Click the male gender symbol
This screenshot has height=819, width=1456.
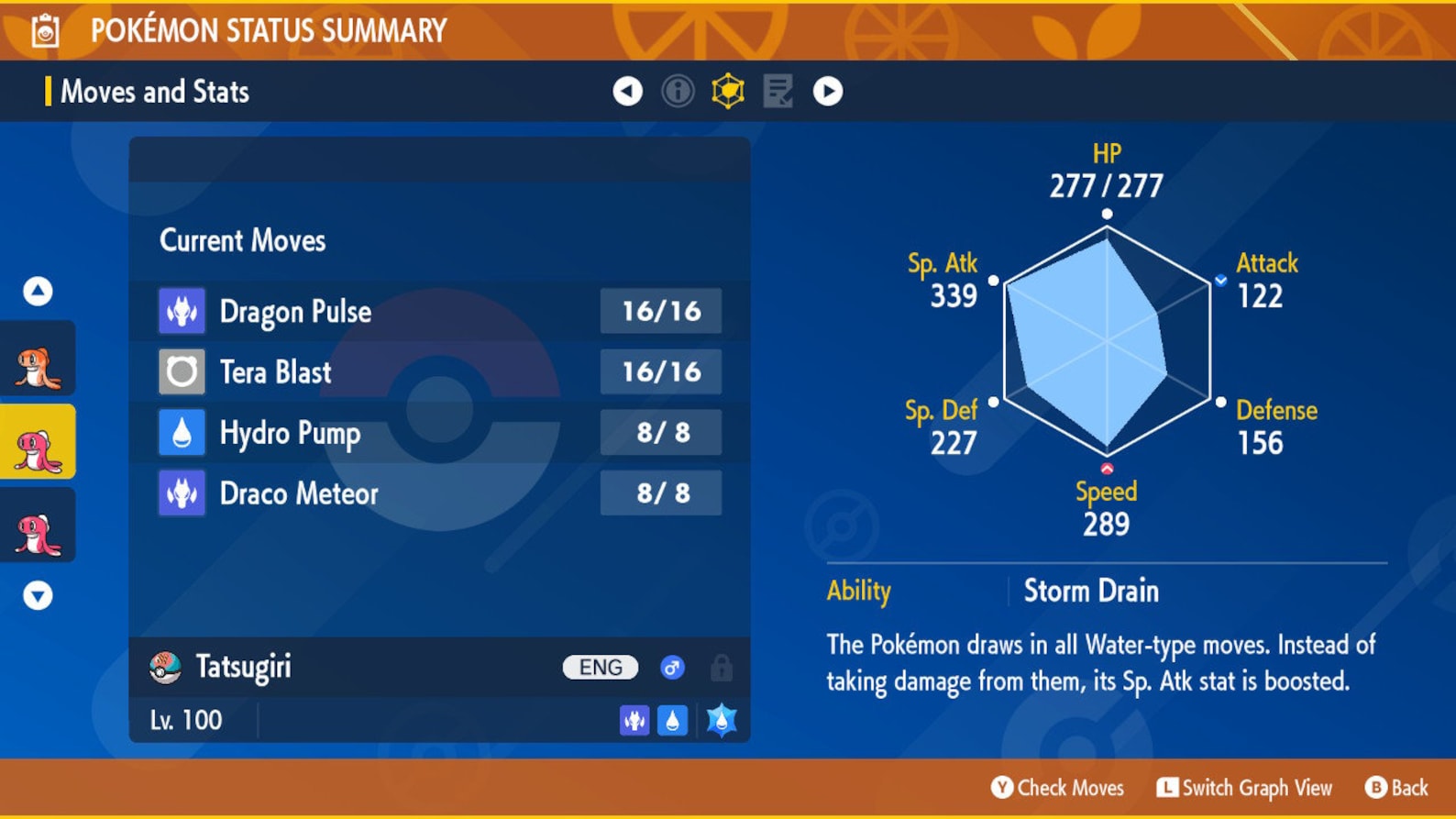tap(674, 668)
